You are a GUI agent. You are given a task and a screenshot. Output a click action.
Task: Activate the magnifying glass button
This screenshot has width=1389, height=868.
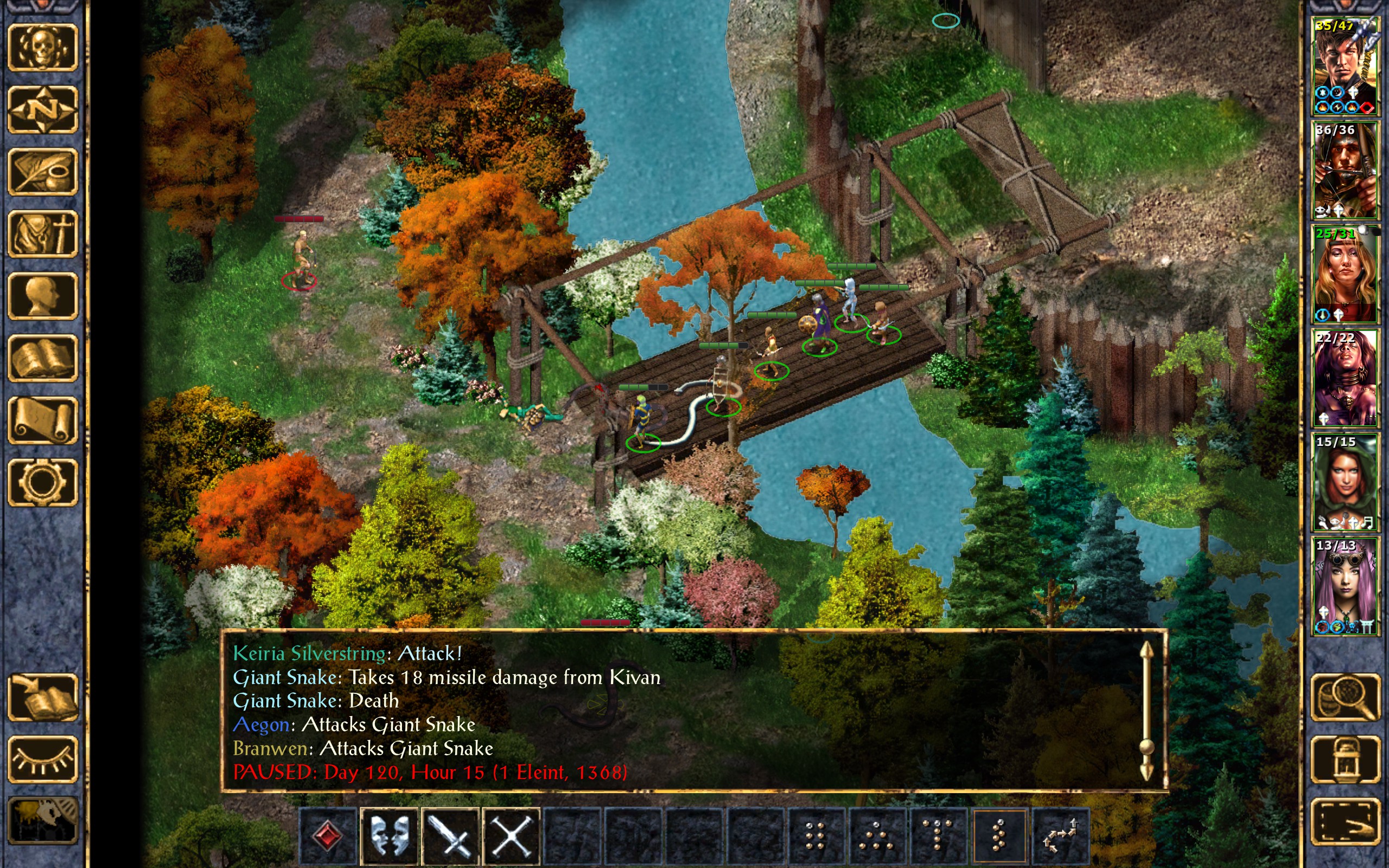point(1345,697)
